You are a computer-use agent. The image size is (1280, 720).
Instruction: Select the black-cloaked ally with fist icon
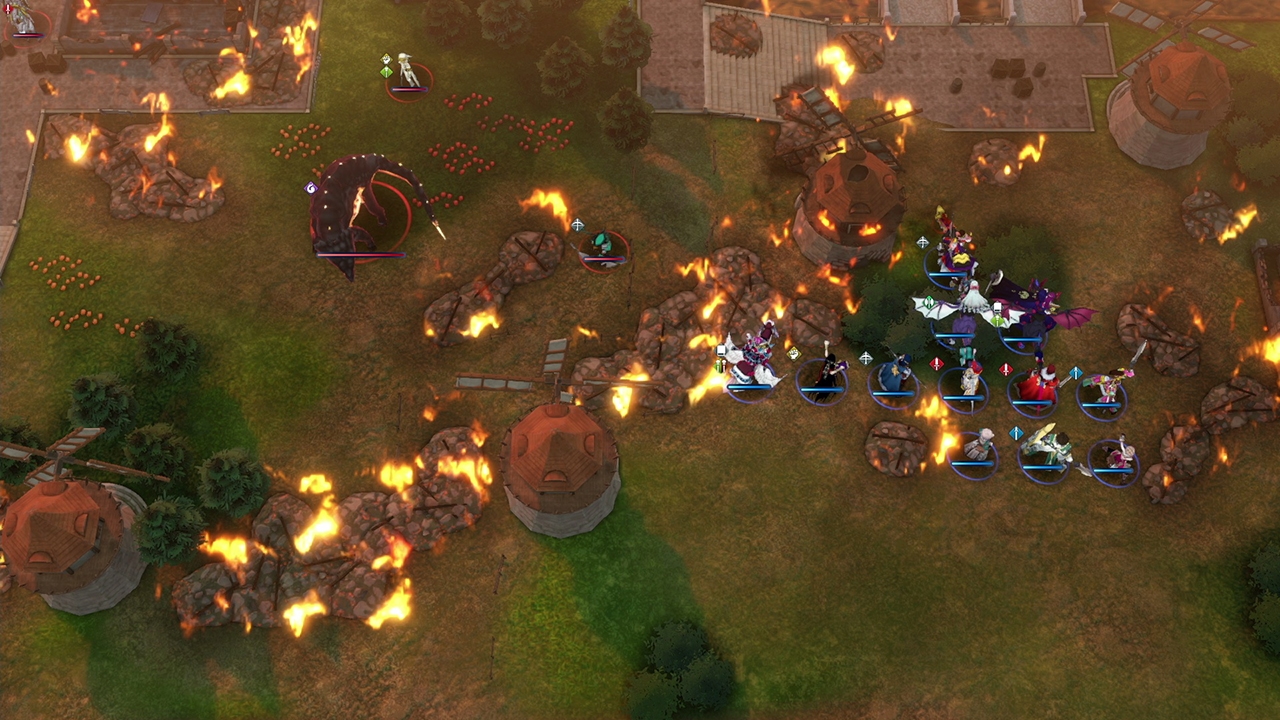coord(823,378)
